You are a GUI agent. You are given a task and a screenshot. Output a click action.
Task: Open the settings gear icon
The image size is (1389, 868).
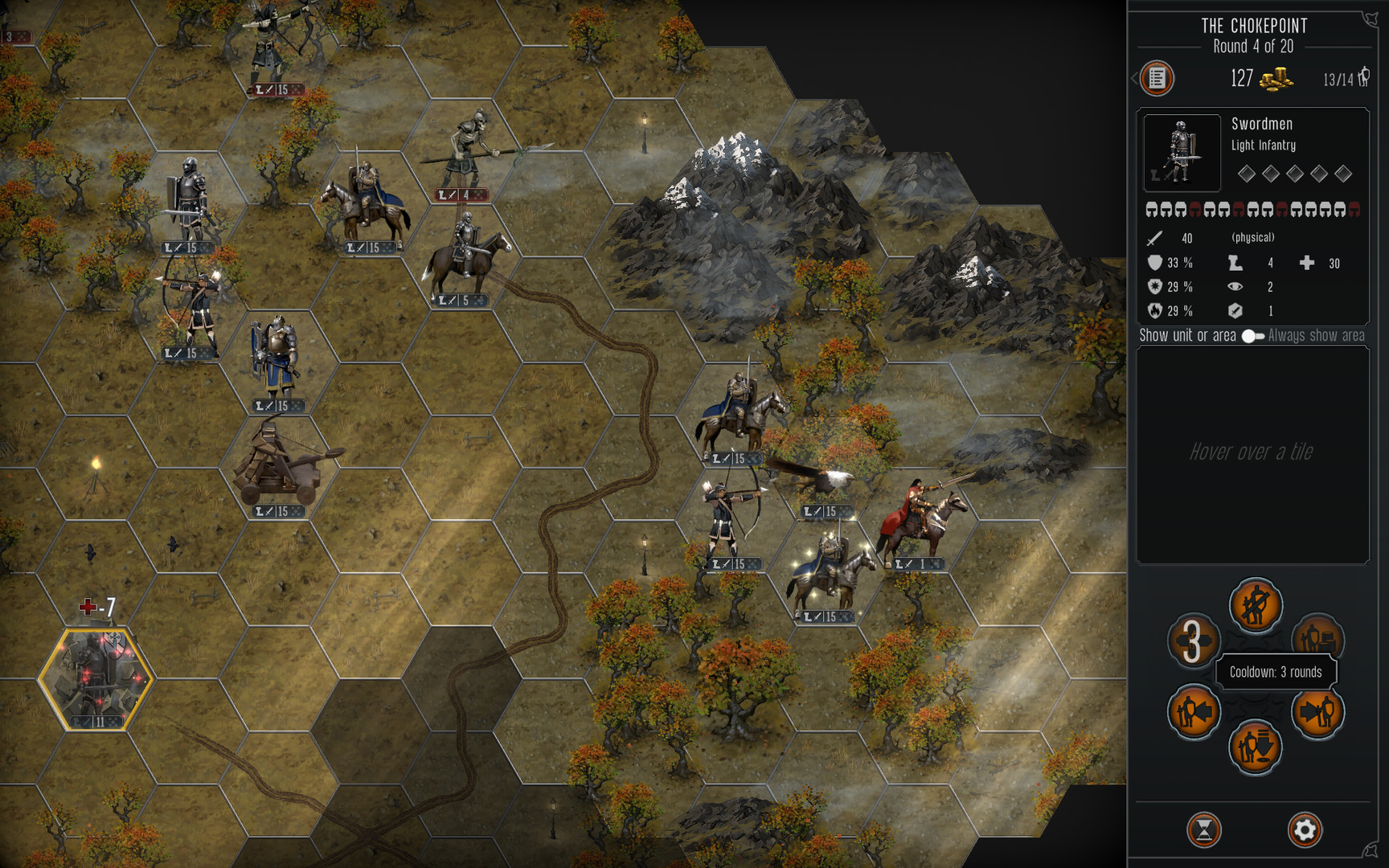click(1306, 829)
